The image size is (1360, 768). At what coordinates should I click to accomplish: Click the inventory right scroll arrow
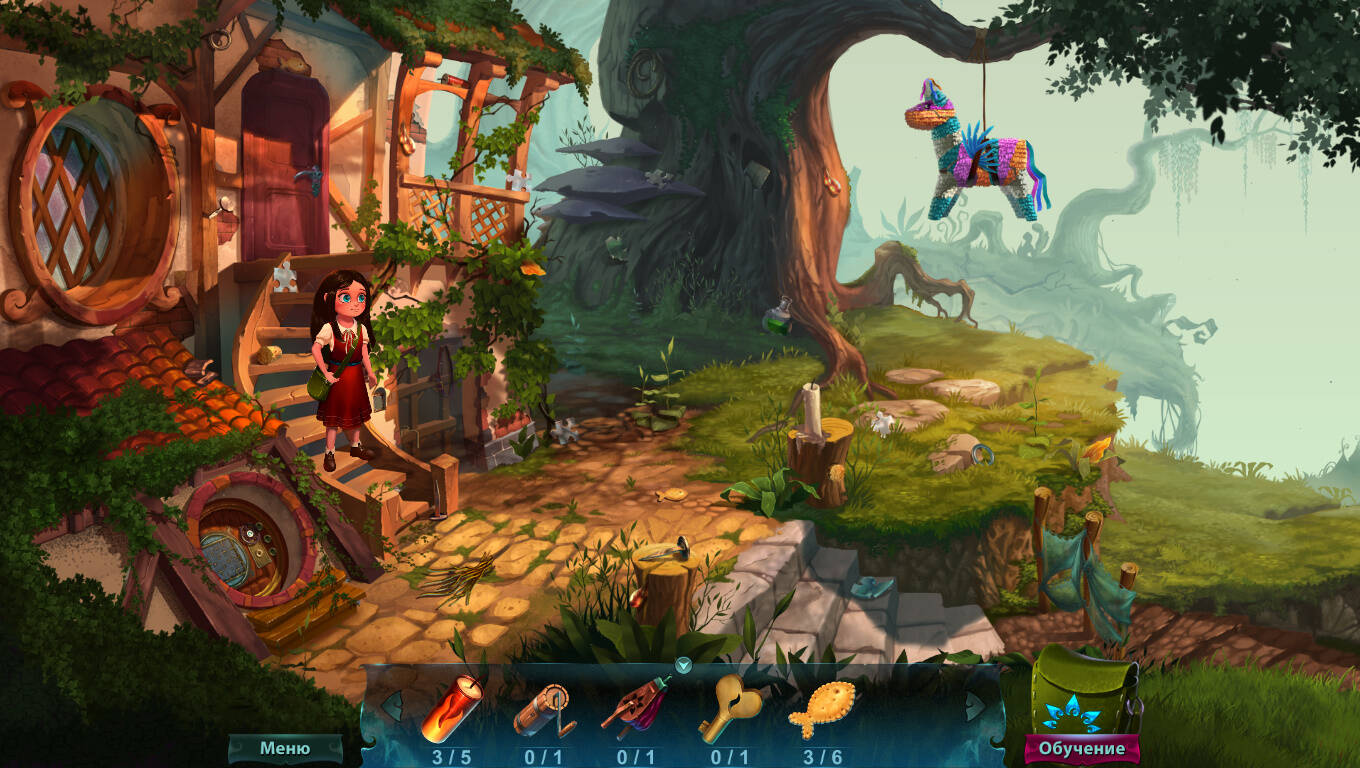974,705
